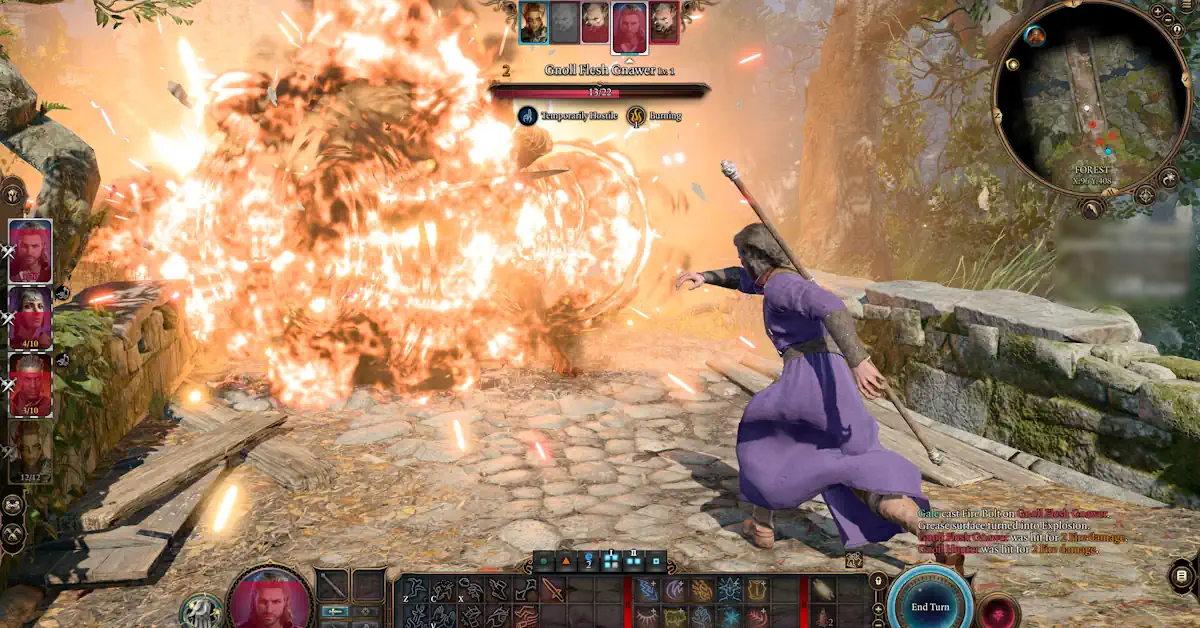
Task: Click the red orb button beside End Turn
Action: click(x=998, y=610)
